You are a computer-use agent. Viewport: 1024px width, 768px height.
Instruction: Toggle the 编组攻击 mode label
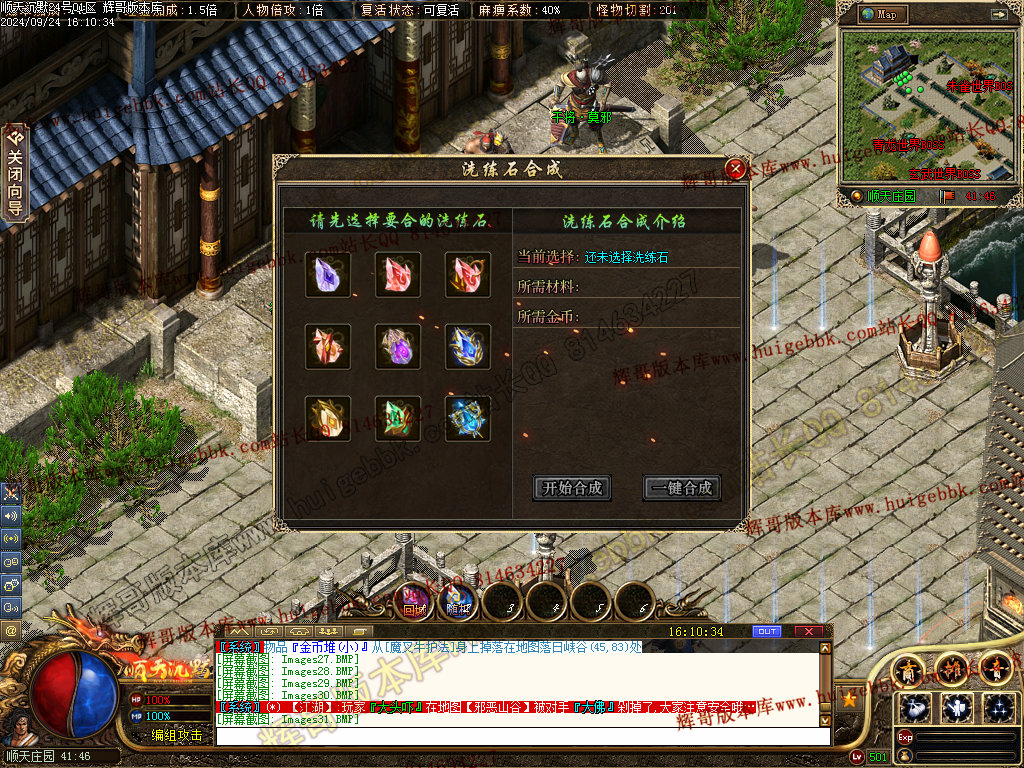[177, 735]
